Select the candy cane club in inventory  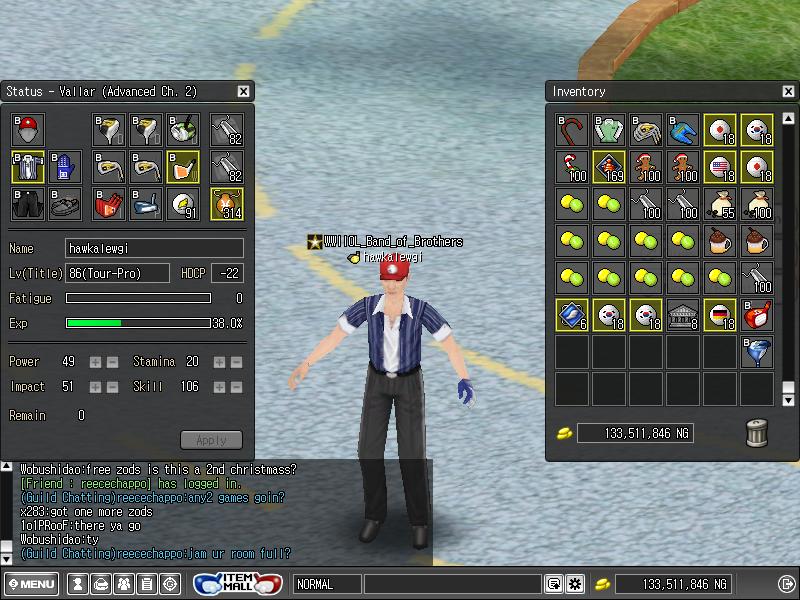coord(572,130)
